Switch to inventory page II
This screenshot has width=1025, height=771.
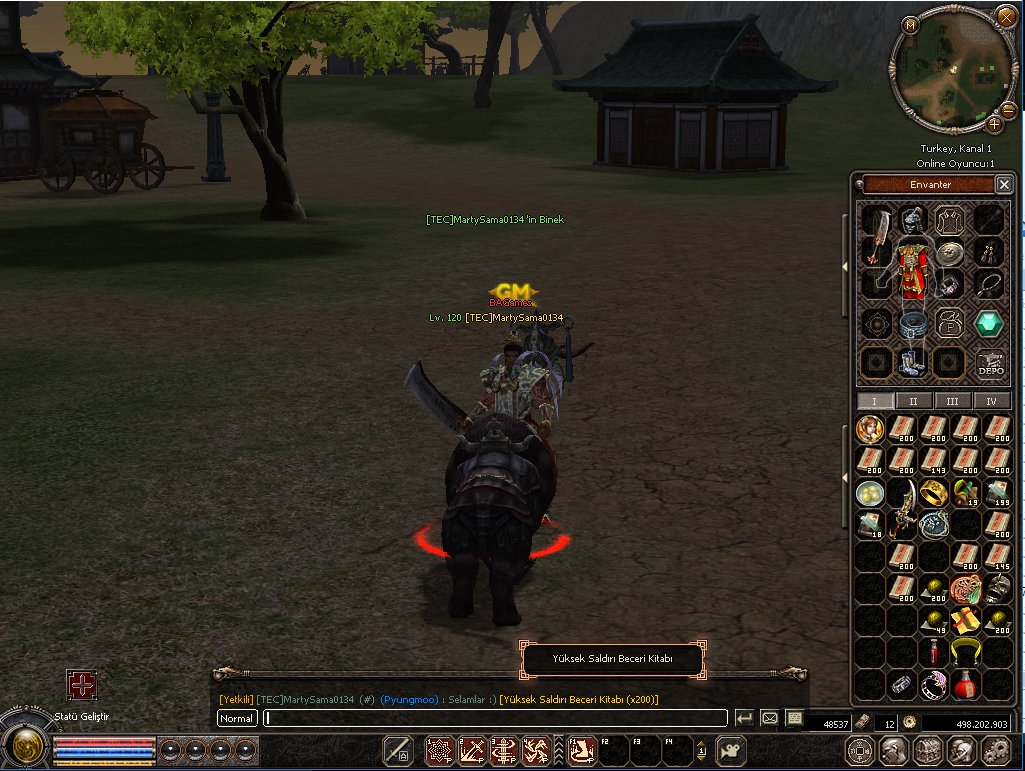click(913, 401)
